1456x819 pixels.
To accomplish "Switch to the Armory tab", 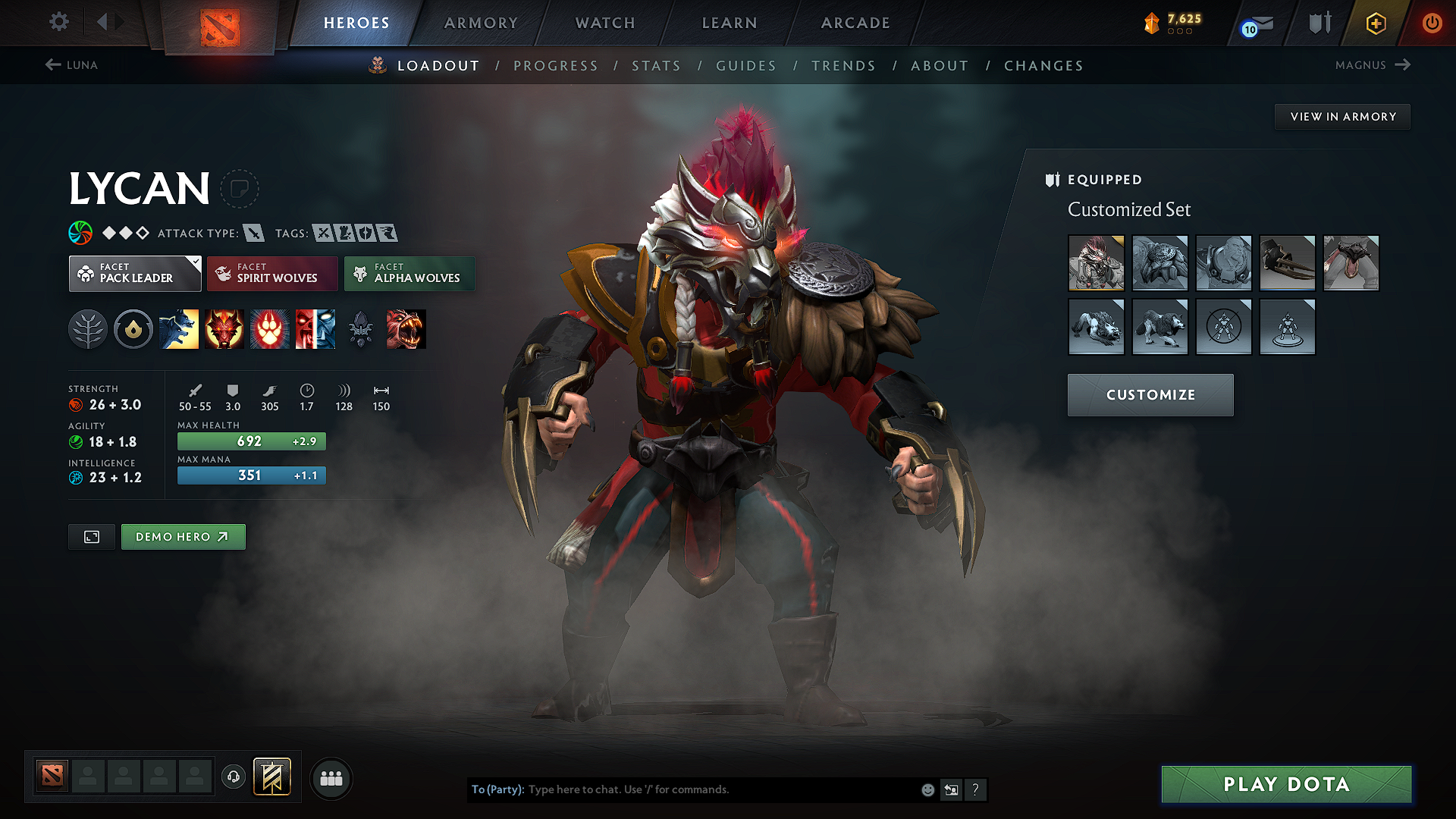I will 481,23.
